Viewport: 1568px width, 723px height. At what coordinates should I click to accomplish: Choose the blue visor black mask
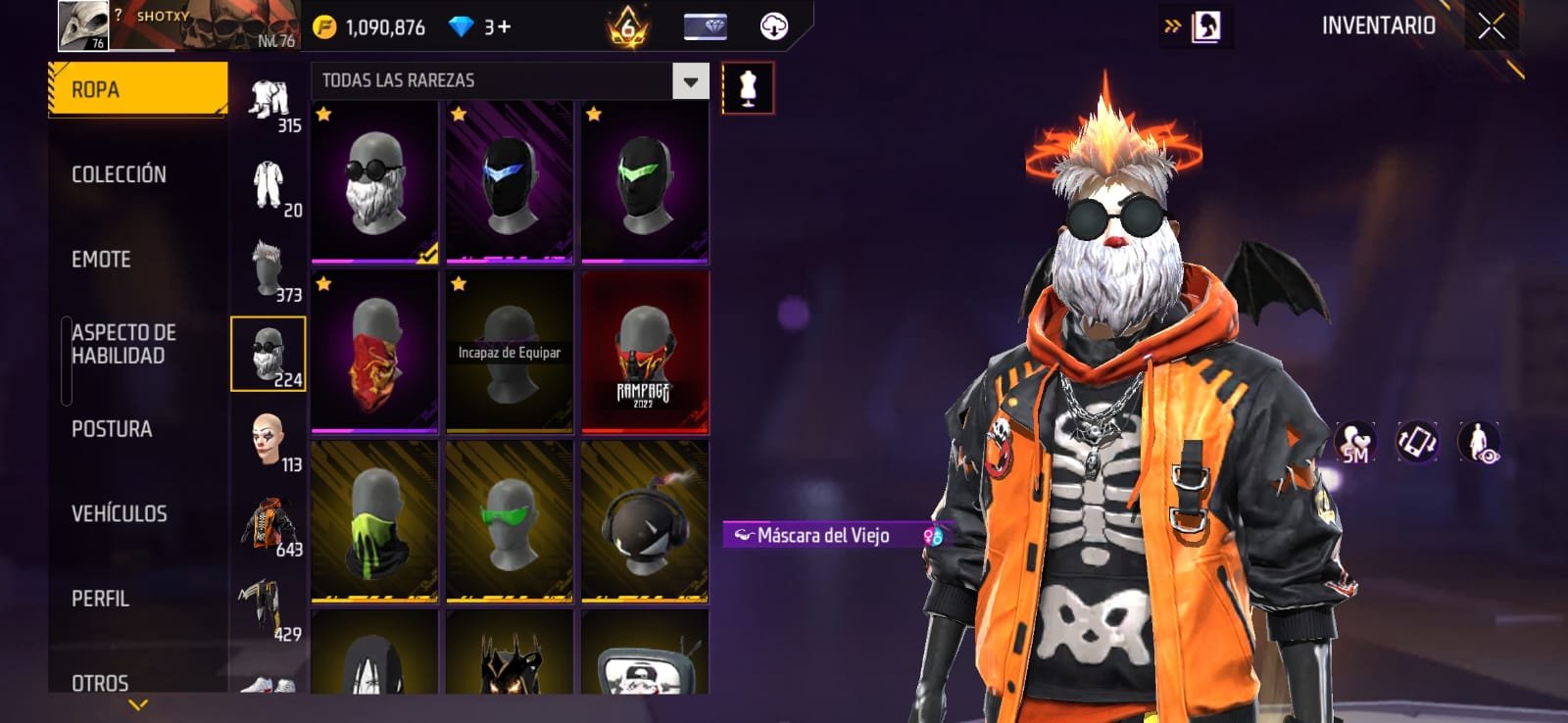(x=510, y=182)
